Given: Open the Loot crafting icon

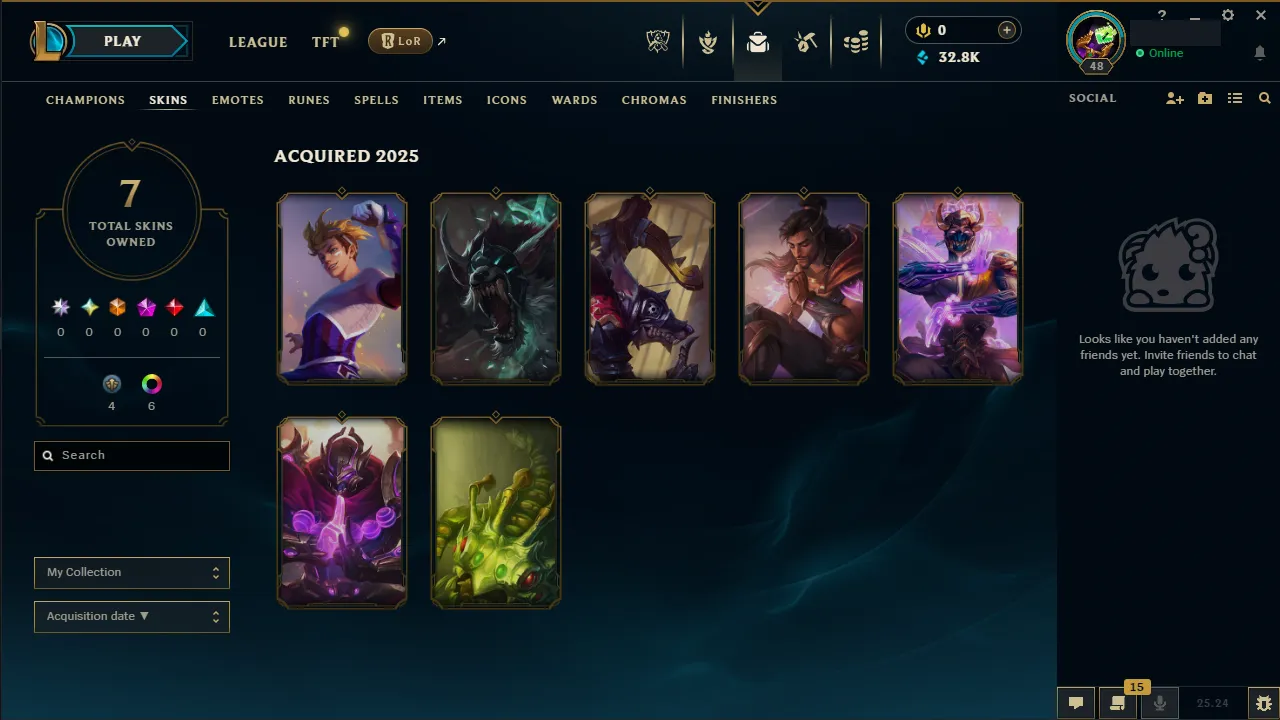Looking at the screenshot, I should (x=807, y=41).
